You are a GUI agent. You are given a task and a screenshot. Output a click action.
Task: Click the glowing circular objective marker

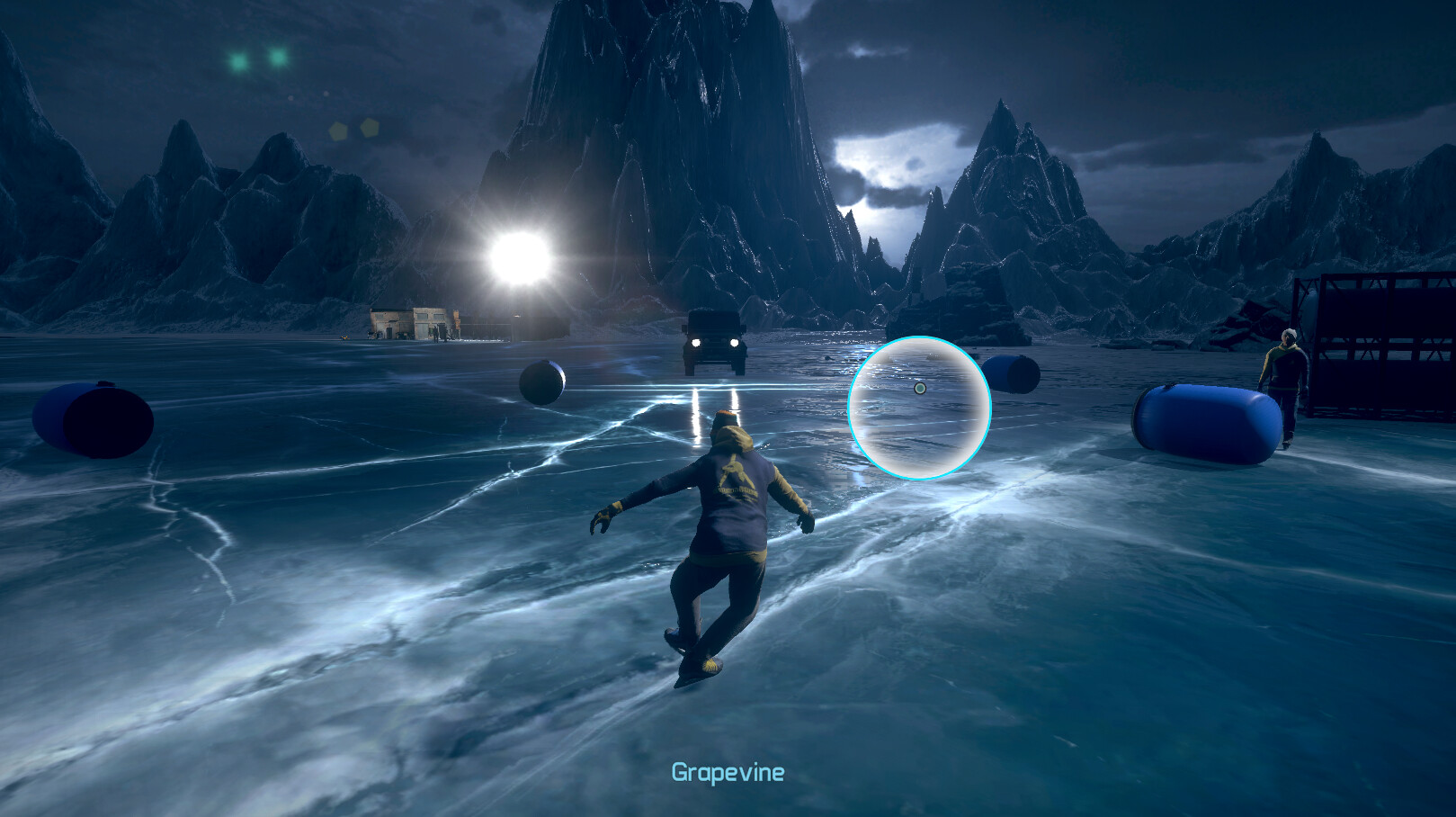point(919,406)
